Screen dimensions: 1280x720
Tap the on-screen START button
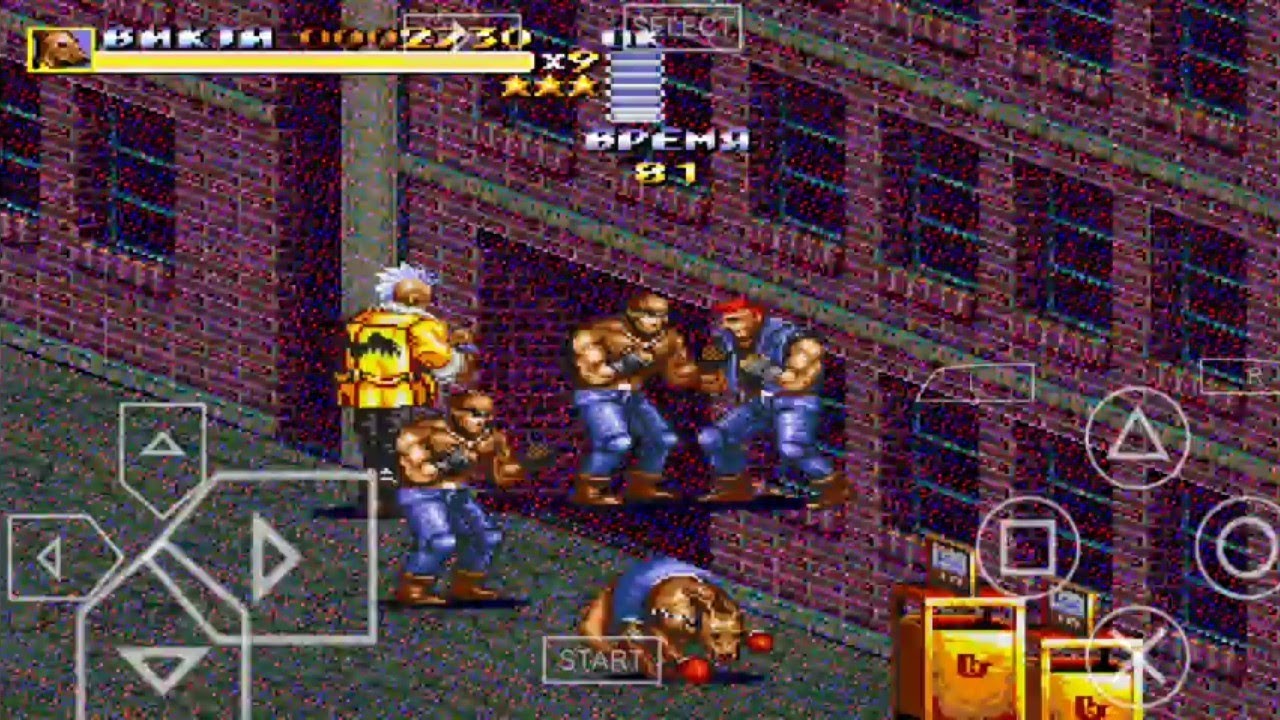601,660
